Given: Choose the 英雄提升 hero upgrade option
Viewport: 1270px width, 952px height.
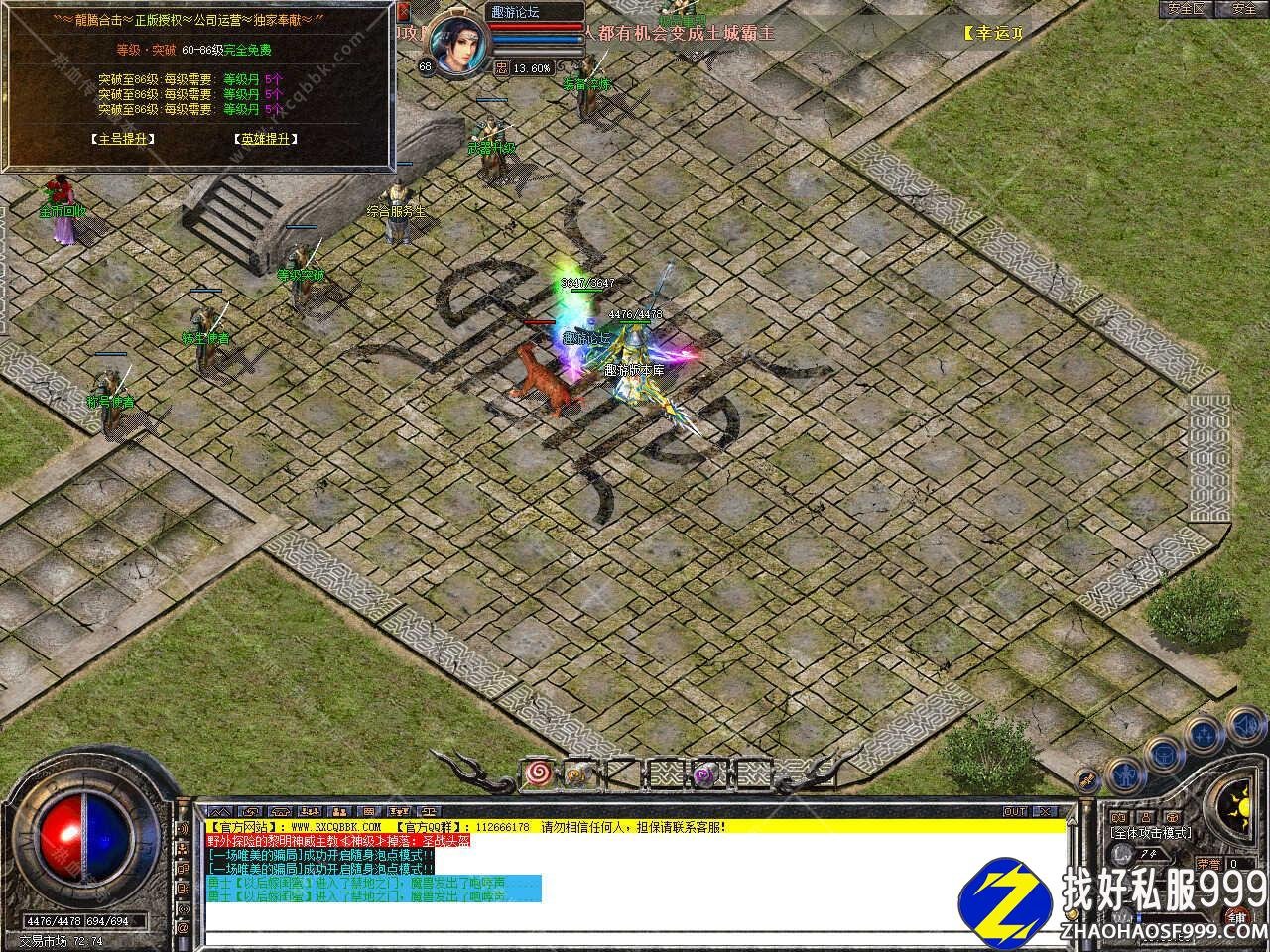Looking at the screenshot, I should pyautogui.click(x=269, y=139).
